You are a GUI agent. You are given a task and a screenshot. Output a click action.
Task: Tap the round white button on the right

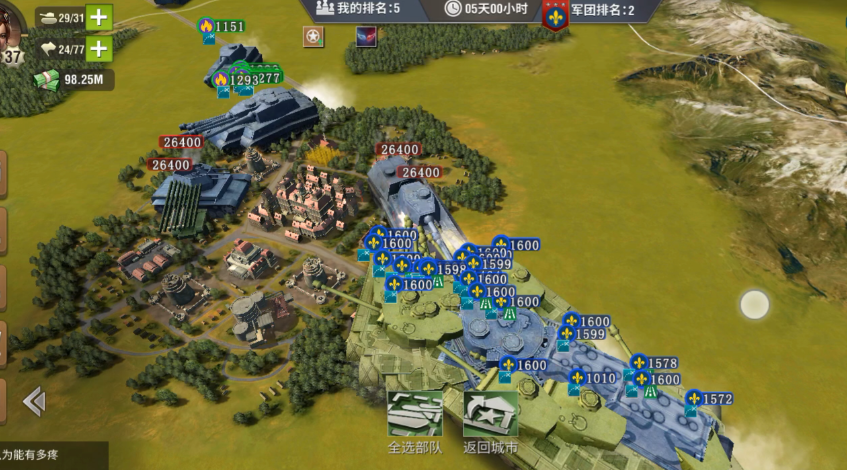point(754,303)
